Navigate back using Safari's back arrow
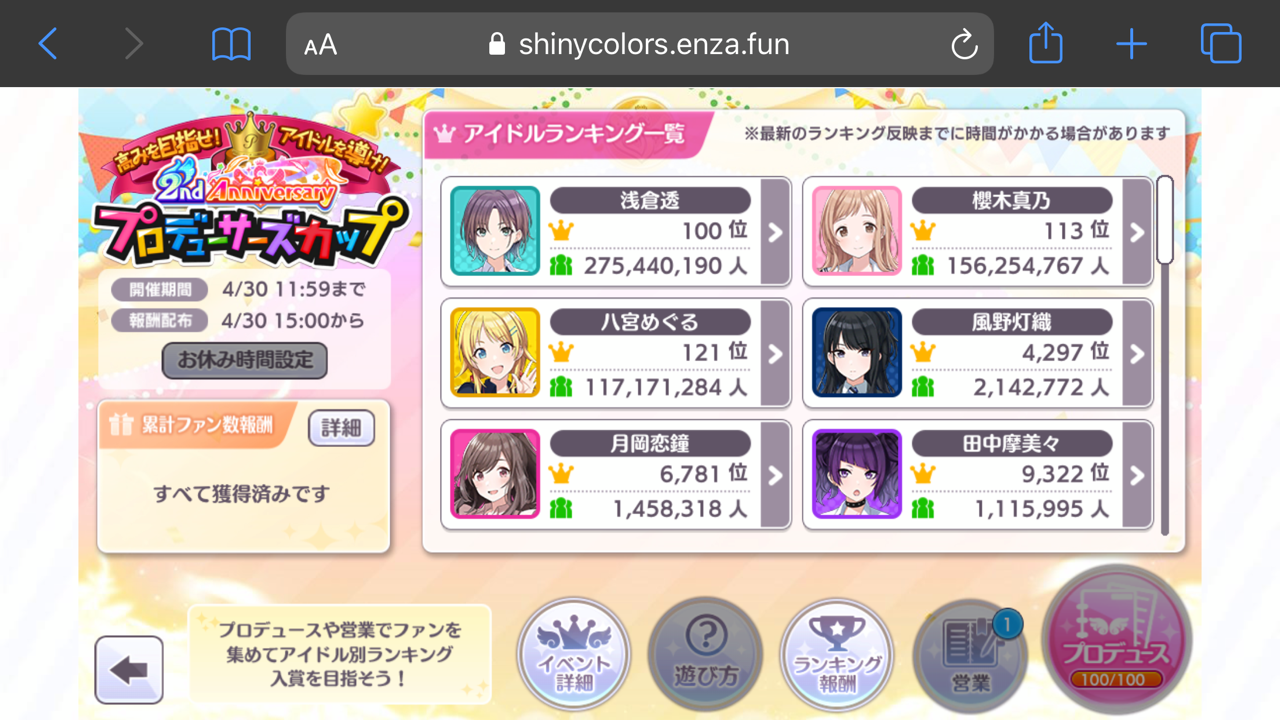 pyautogui.click(x=47, y=44)
